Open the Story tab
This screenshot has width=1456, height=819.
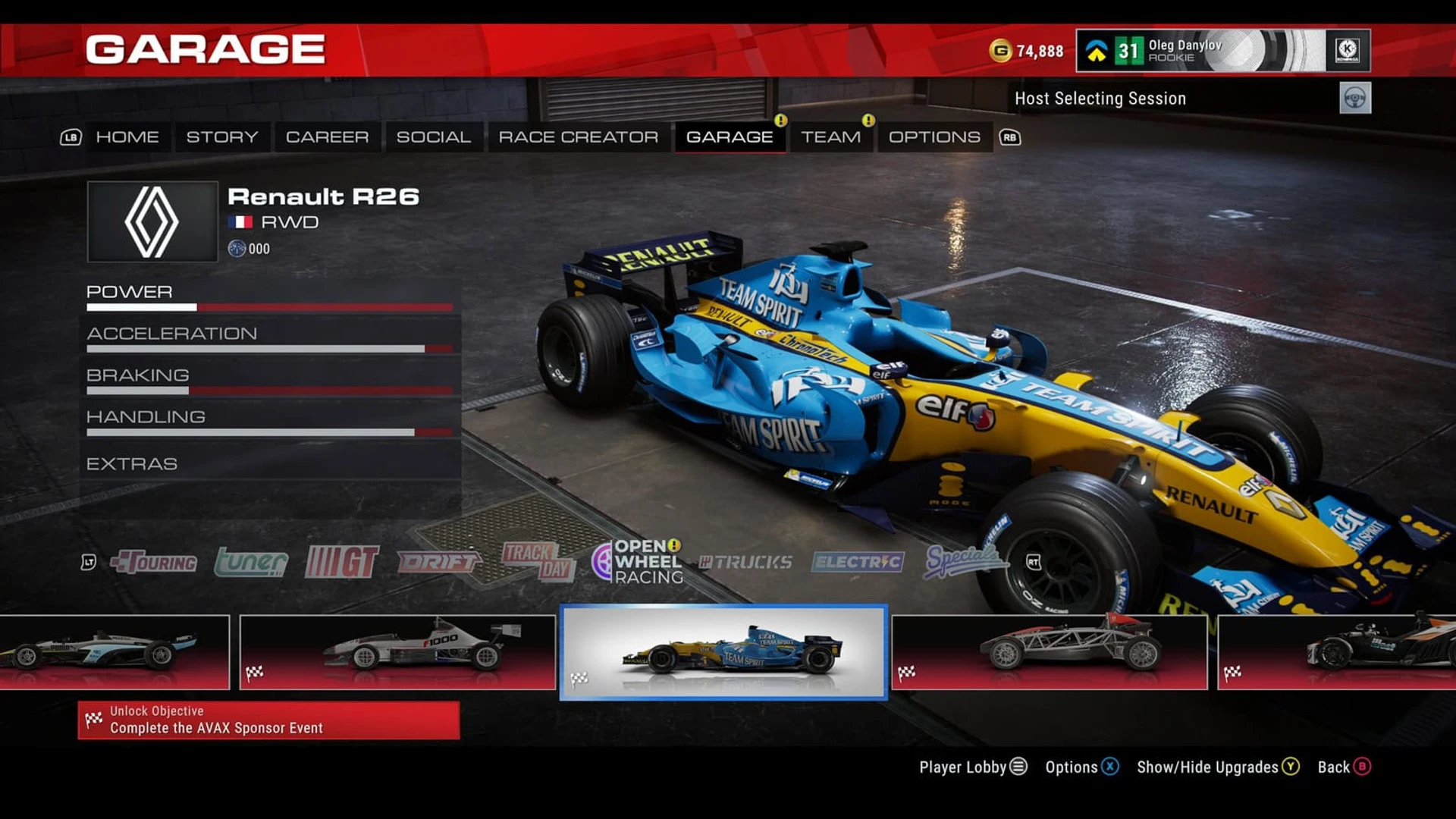click(x=222, y=137)
